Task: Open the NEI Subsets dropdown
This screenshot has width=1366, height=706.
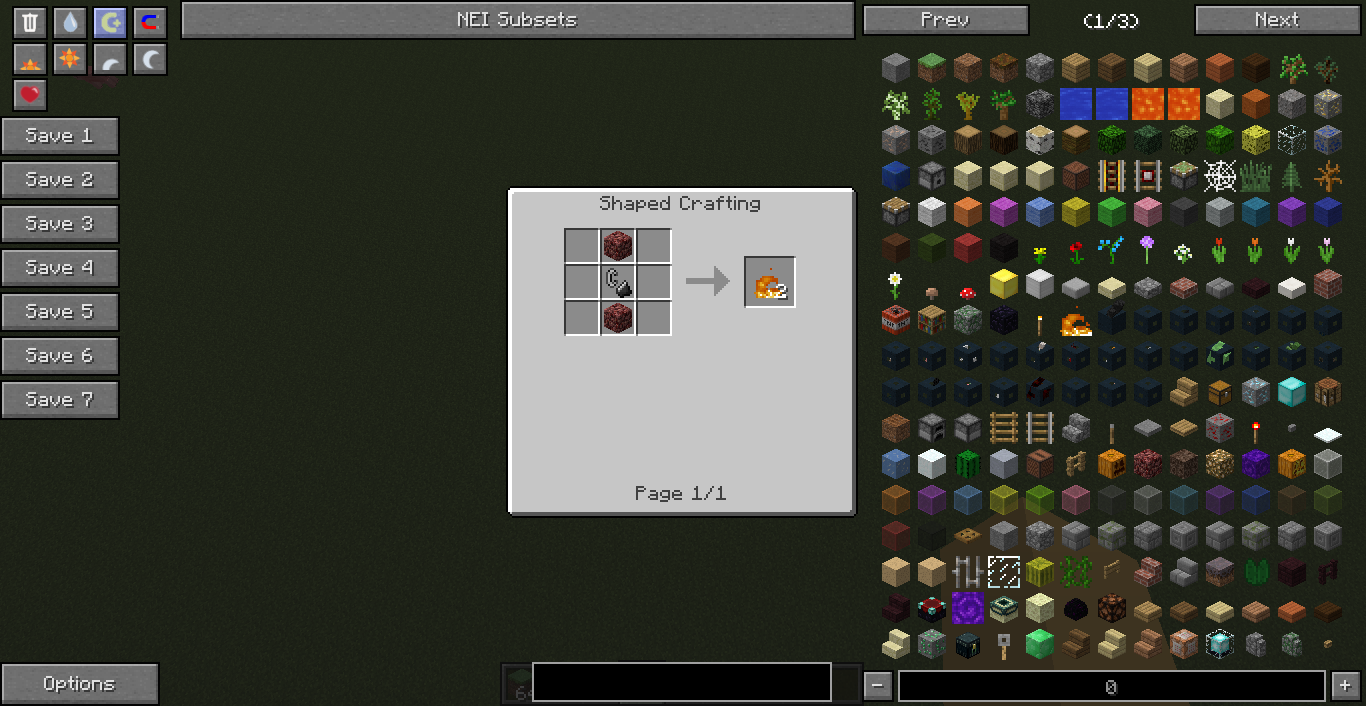Action: click(517, 20)
